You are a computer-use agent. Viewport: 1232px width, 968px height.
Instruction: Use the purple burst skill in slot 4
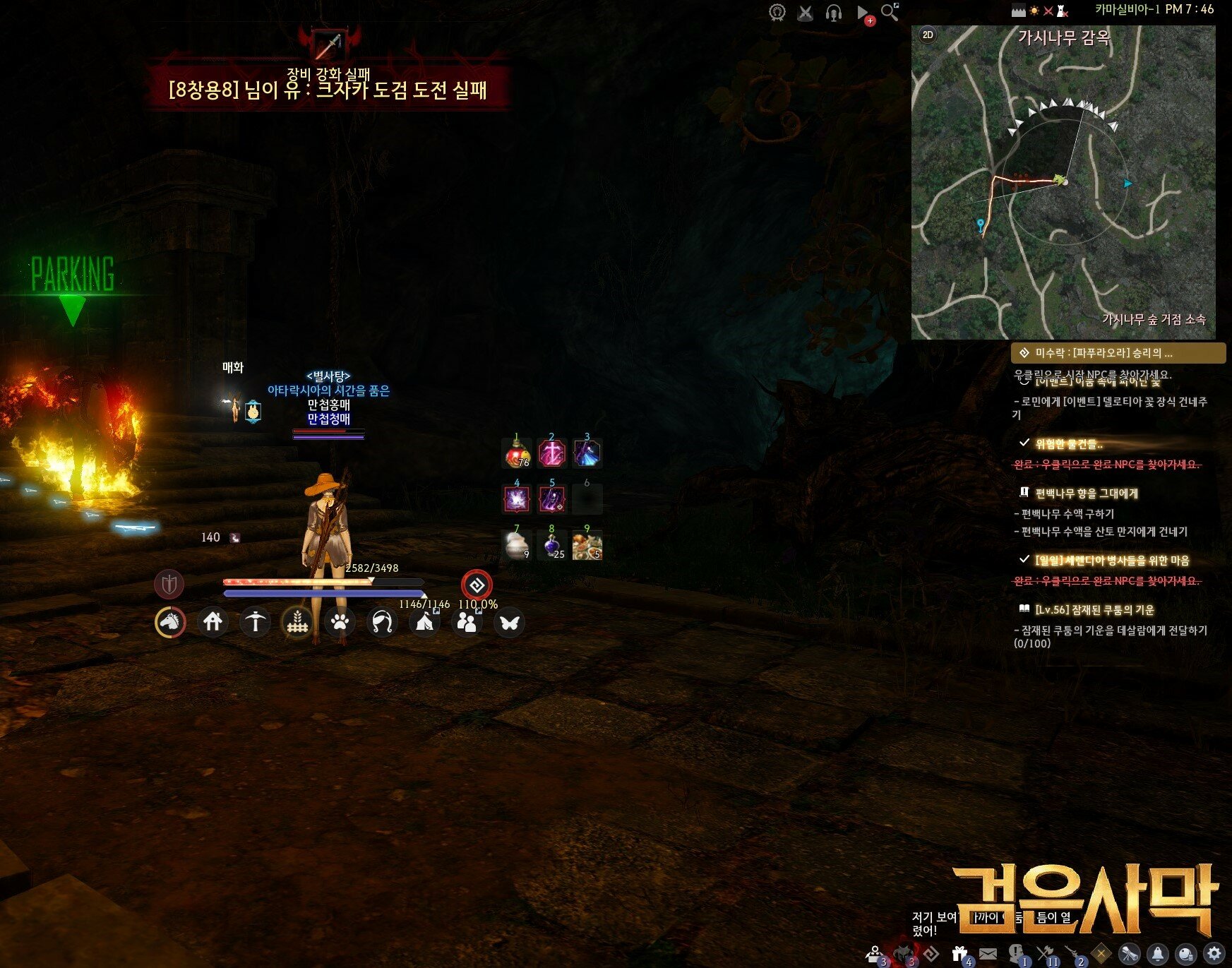tap(518, 499)
